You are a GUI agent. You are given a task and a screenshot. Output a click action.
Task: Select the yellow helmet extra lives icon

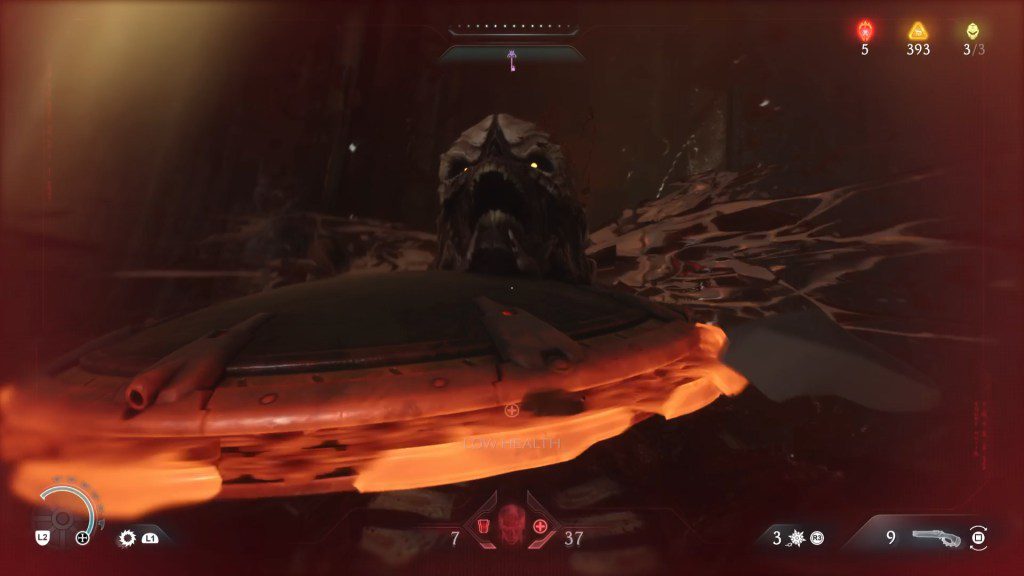point(973,31)
